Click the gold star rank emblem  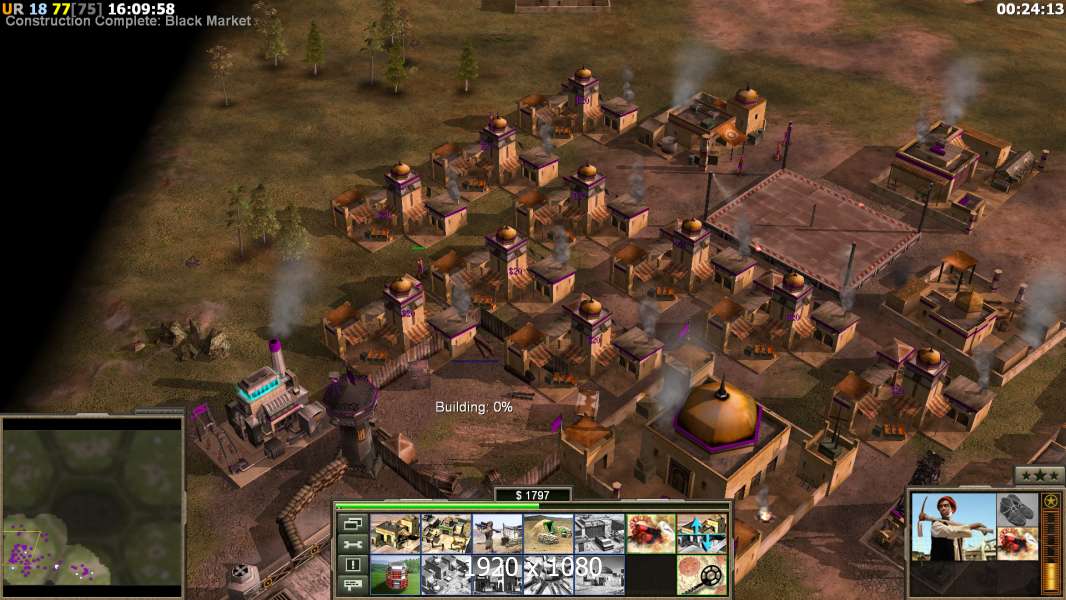click(1051, 501)
